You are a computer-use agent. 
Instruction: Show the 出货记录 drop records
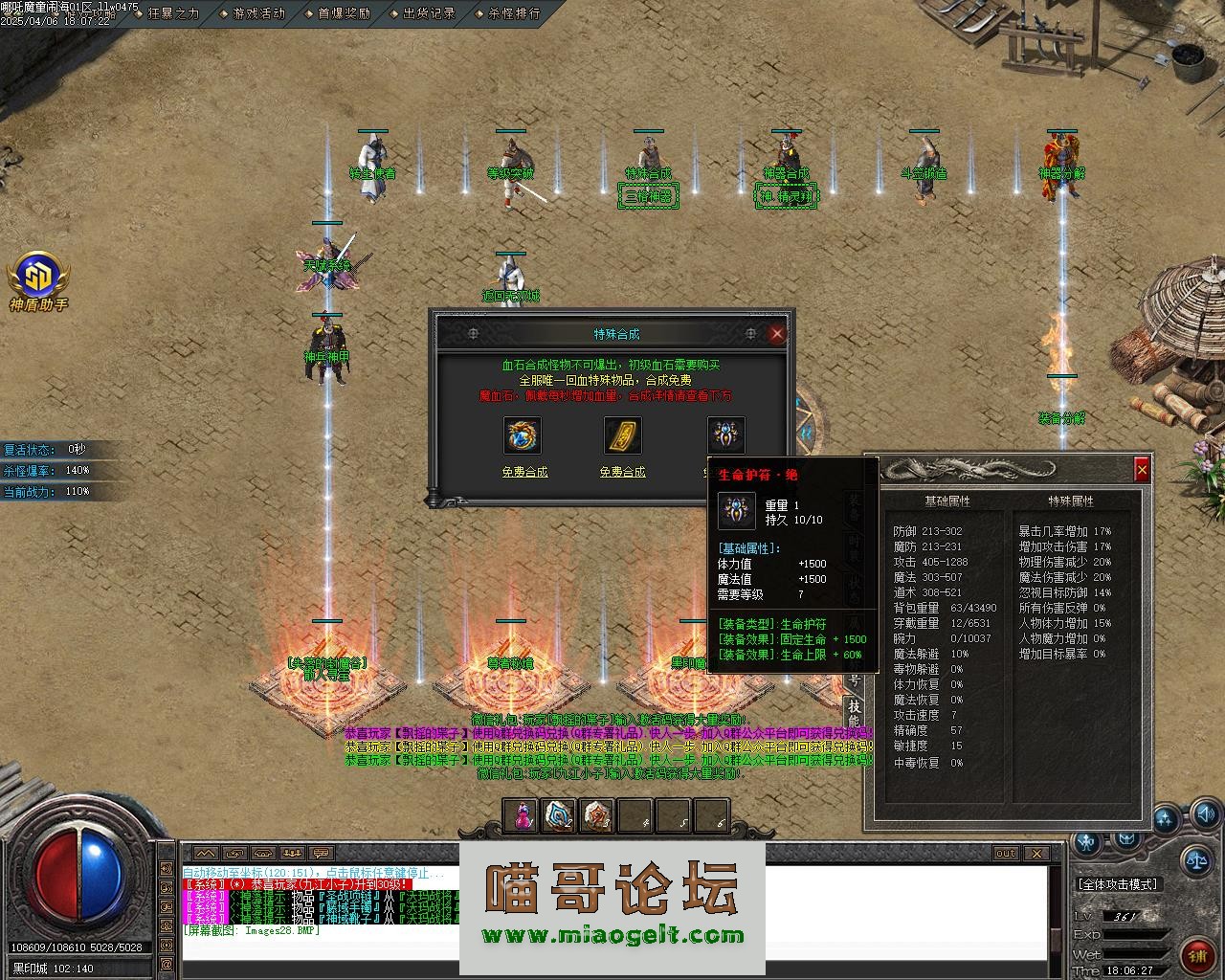click(x=429, y=13)
